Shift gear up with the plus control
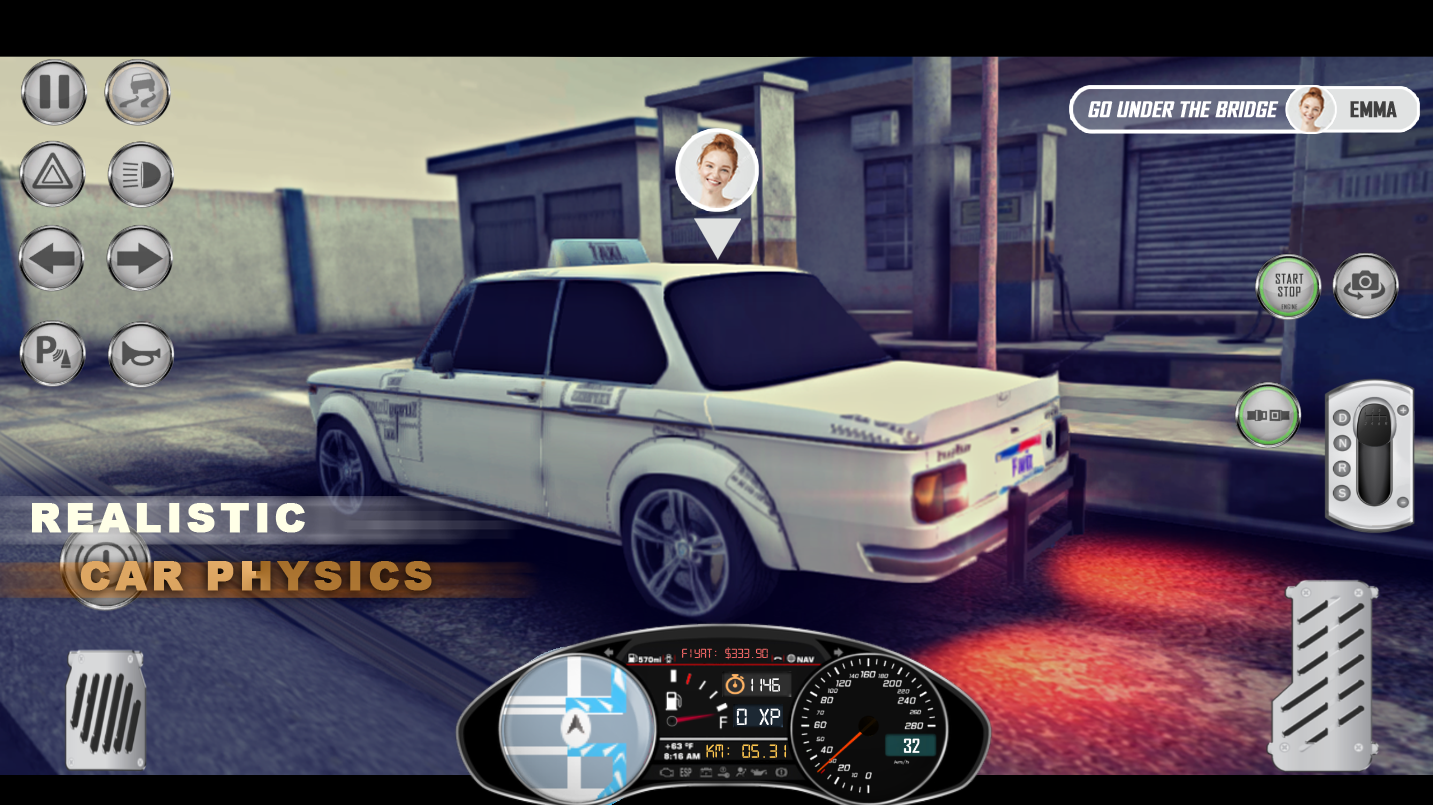This screenshot has width=1433, height=805. (x=1403, y=410)
